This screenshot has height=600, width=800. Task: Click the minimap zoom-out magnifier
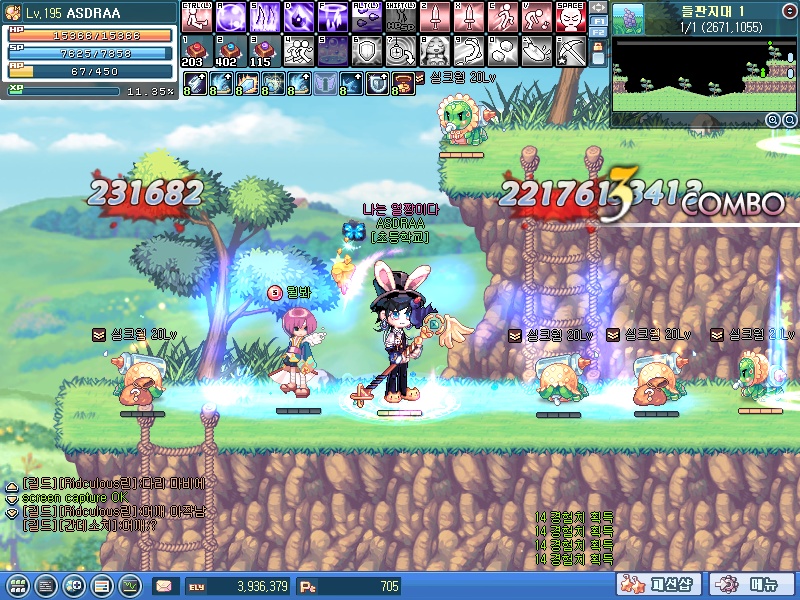tap(788, 120)
